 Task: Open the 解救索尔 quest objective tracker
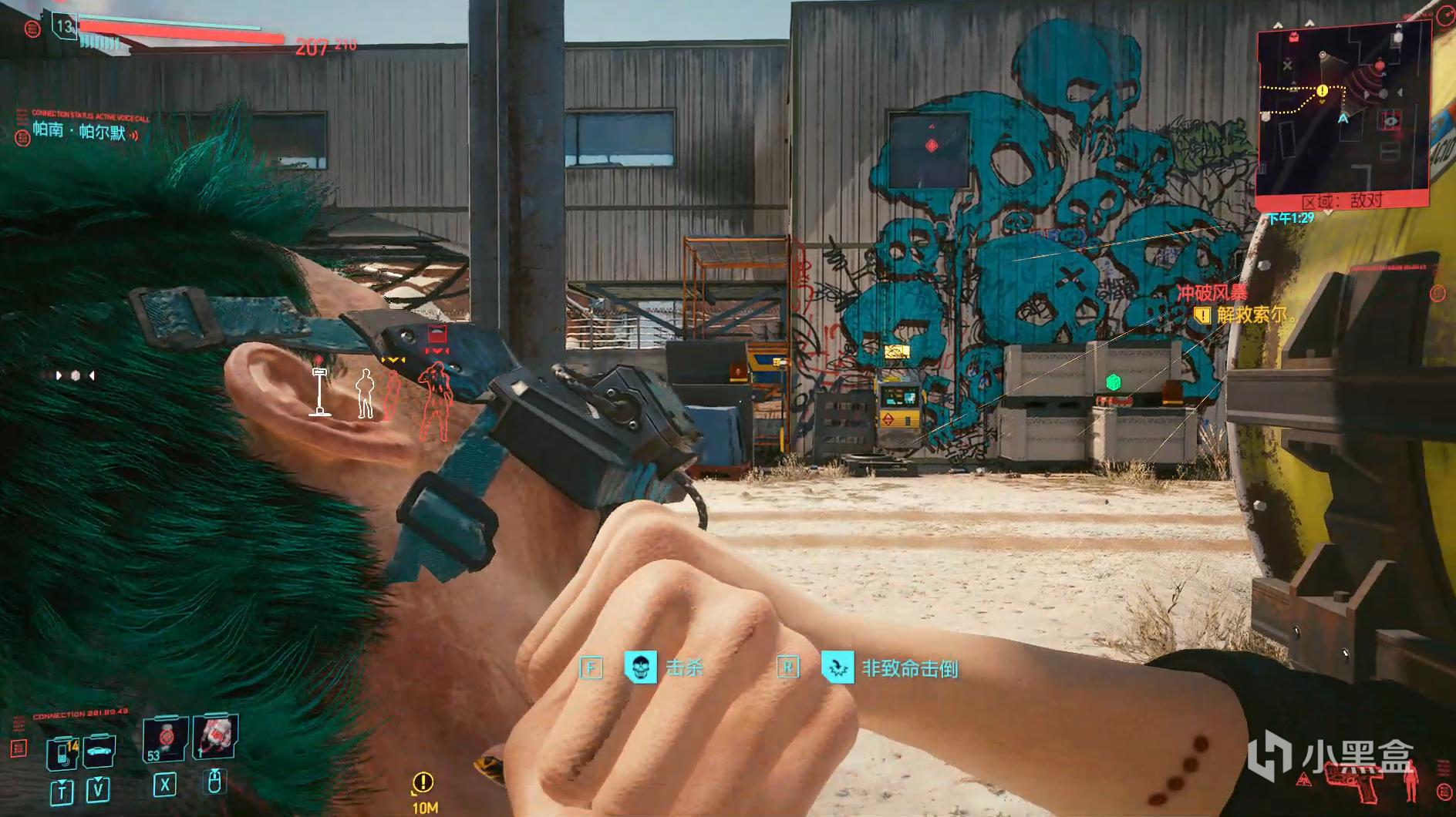tap(1249, 314)
